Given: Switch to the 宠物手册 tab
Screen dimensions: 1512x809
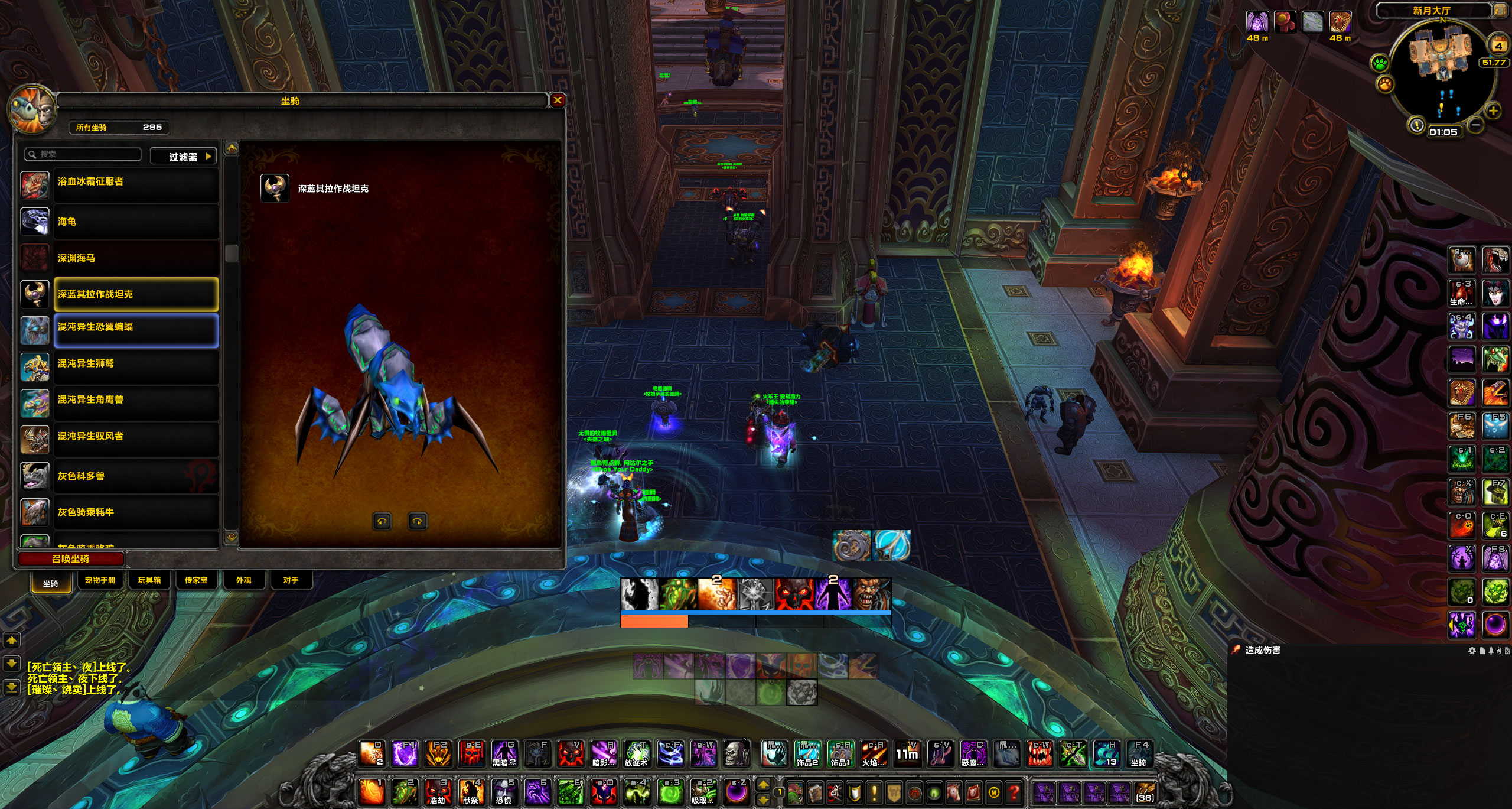Looking at the screenshot, I should coord(100,580).
